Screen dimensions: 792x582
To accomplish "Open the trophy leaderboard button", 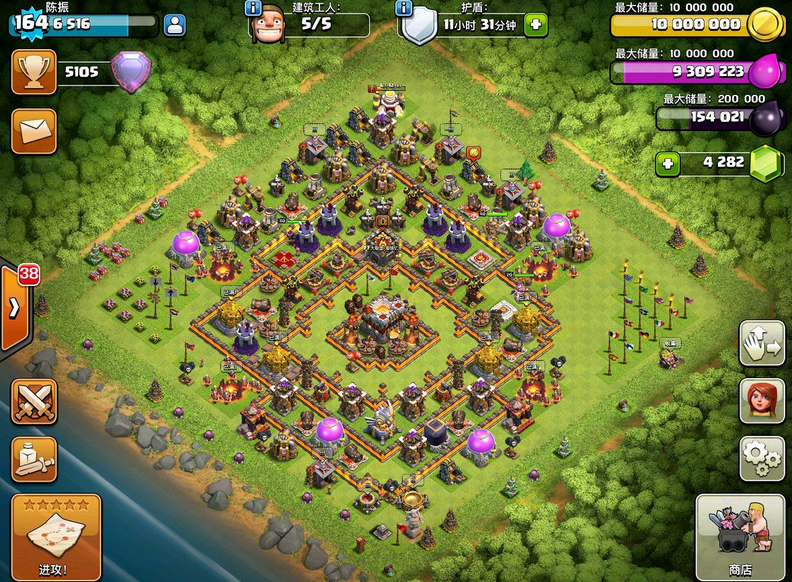I will [x=33, y=72].
